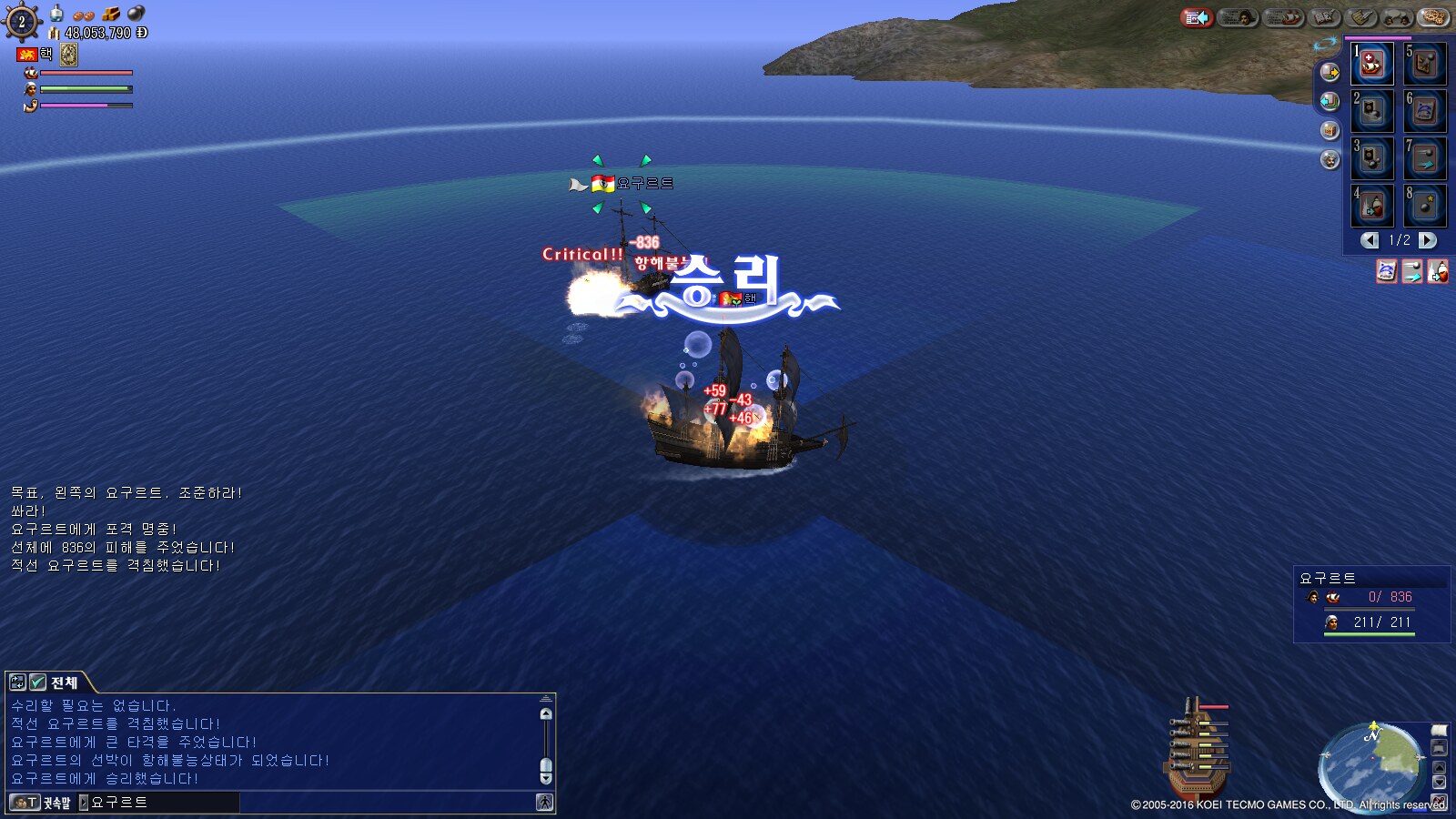Image resolution: width=1456 pixels, height=819 pixels.
Task: Activate skill slot 8 starred cannonball
Action: coord(1425,207)
